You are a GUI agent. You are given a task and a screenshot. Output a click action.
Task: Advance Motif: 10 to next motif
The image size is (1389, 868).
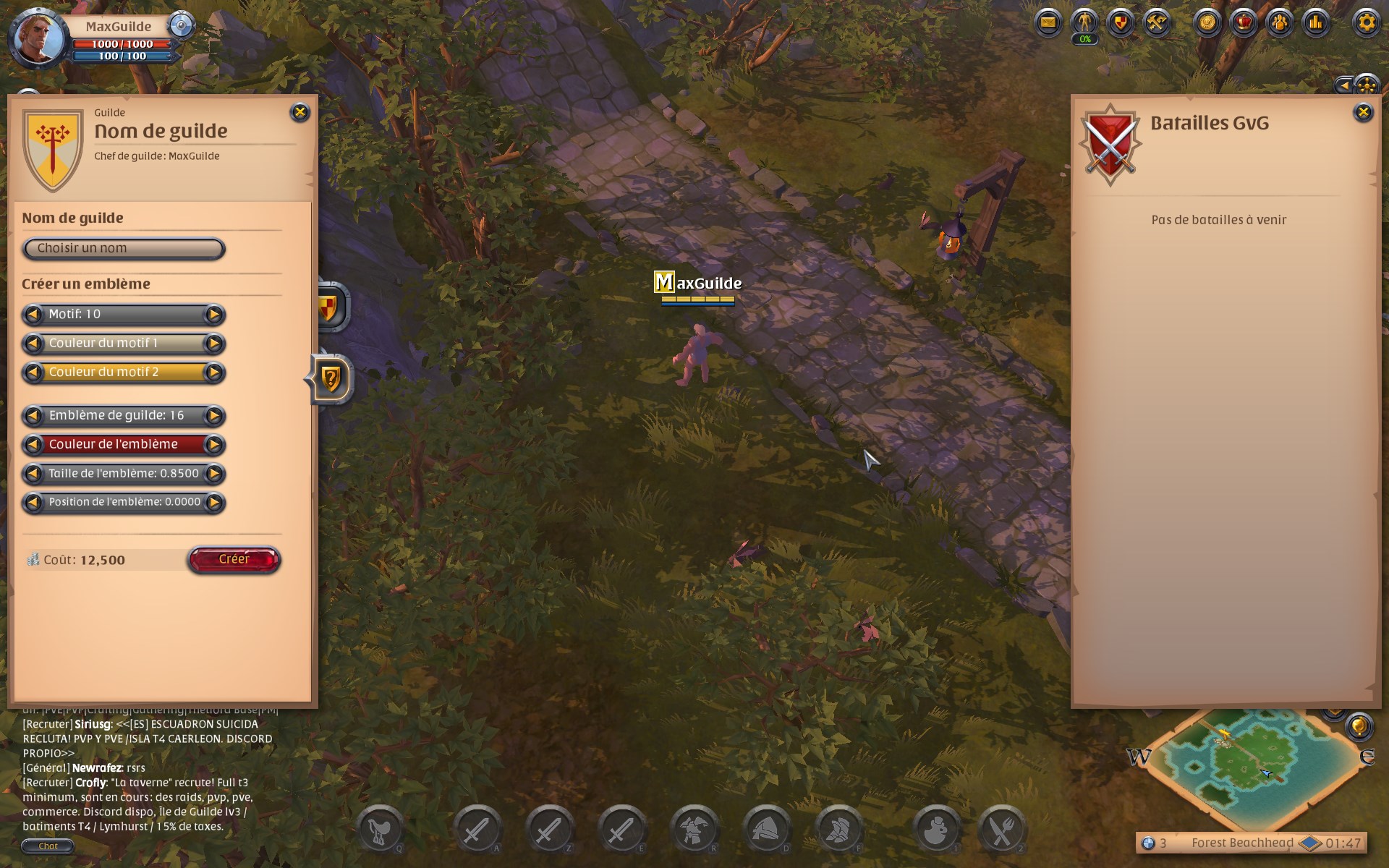[x=214, y=314]
